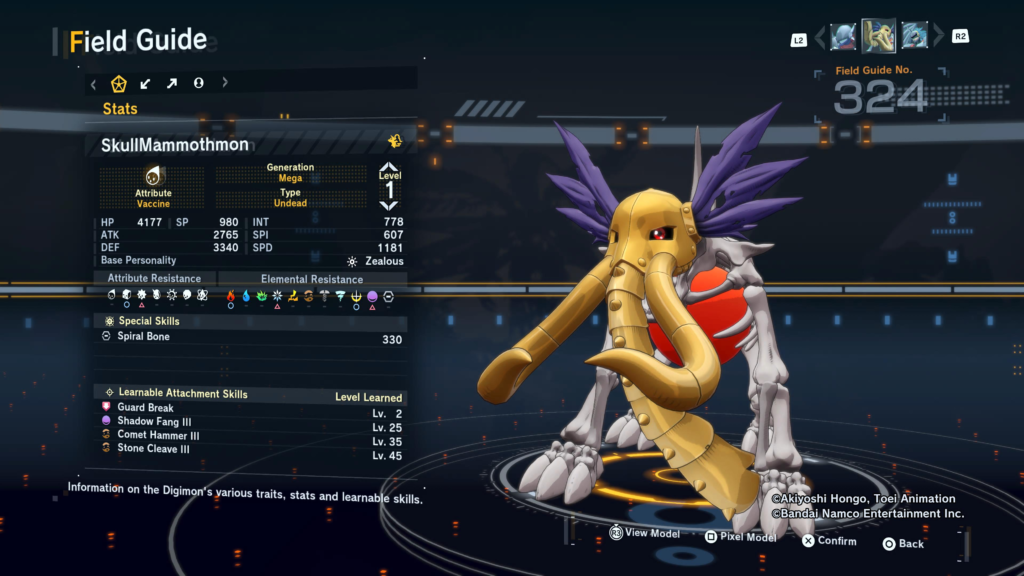
Task: Switch to the down-left arrow tab
Action: pos(146,83)
